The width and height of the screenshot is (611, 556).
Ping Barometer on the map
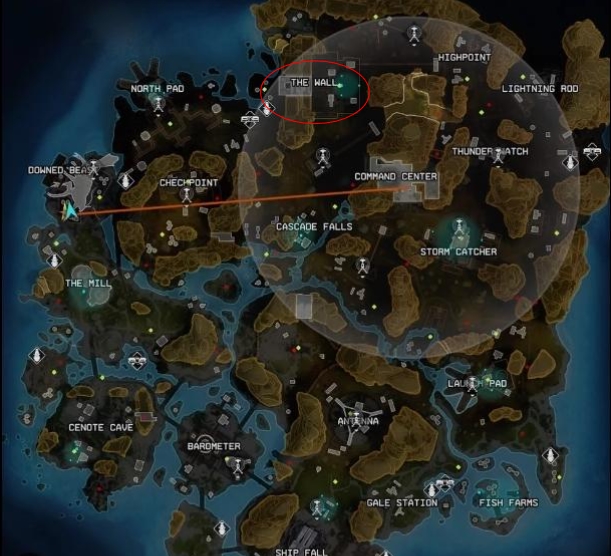[x=214, y=446]
